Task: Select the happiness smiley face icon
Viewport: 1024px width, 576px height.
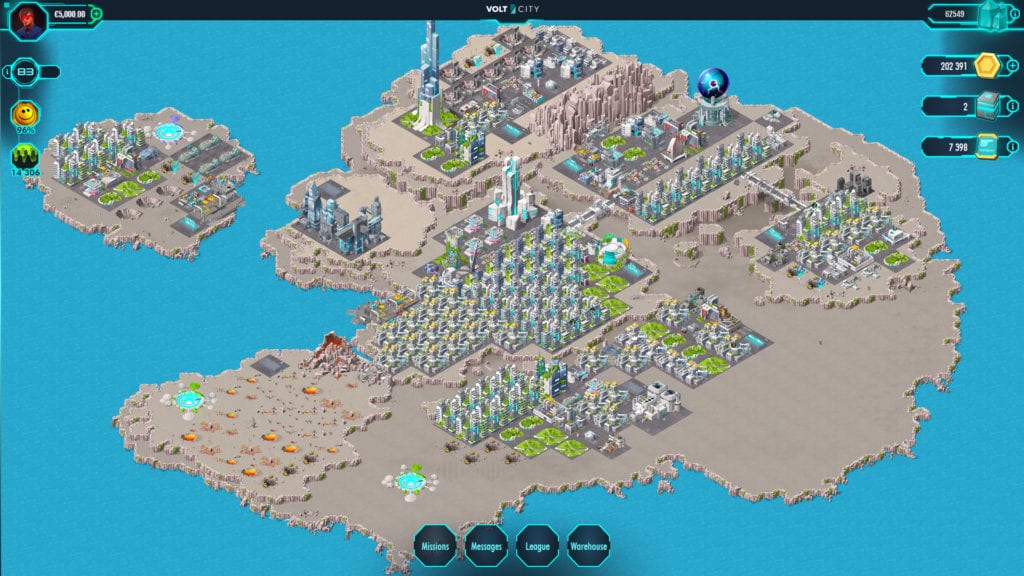Action: pyautogui.click(x=25, y=116)
